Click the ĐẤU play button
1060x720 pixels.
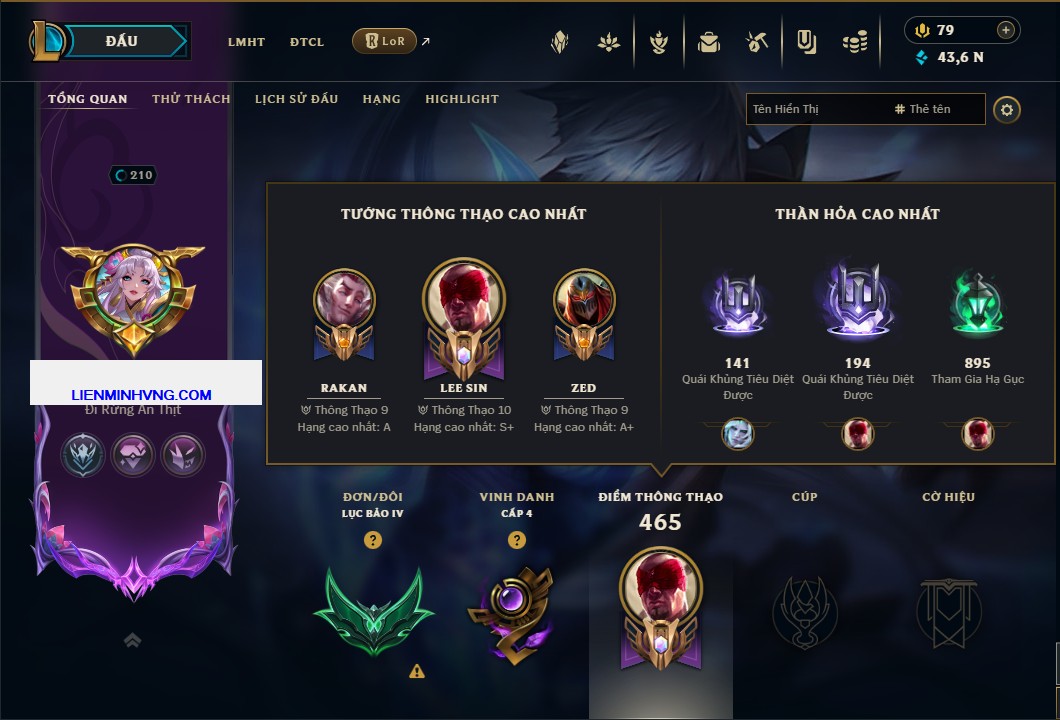[122, 41]
